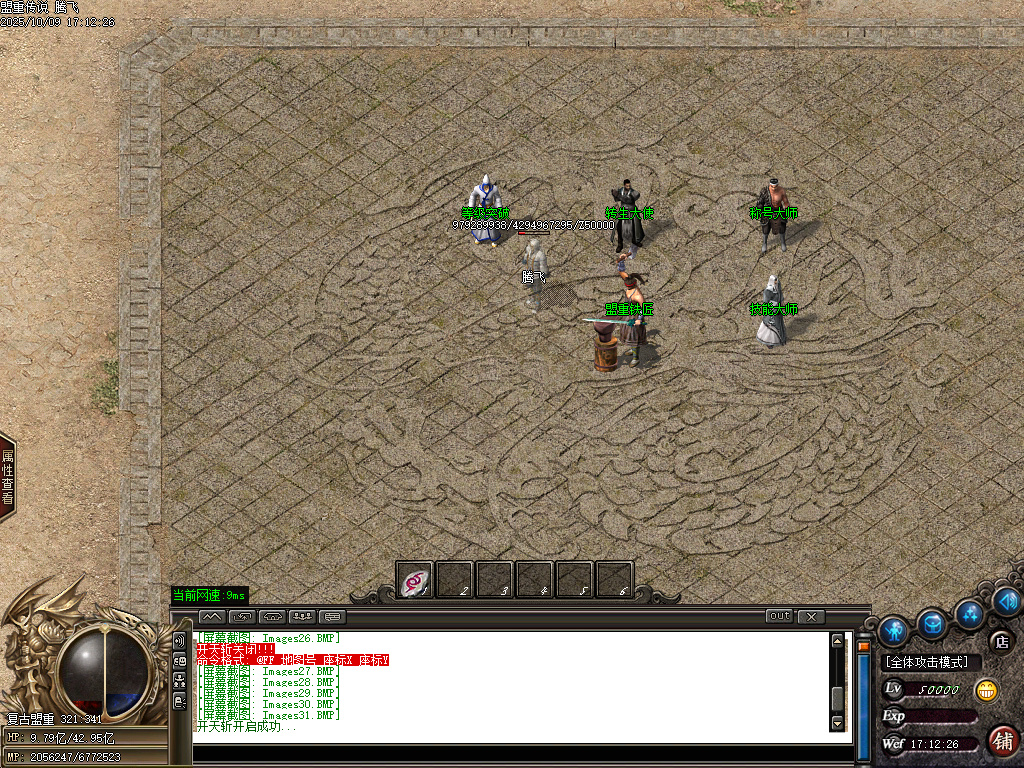
Task: Click the yellow smiley face emote button
Action: 986,690
